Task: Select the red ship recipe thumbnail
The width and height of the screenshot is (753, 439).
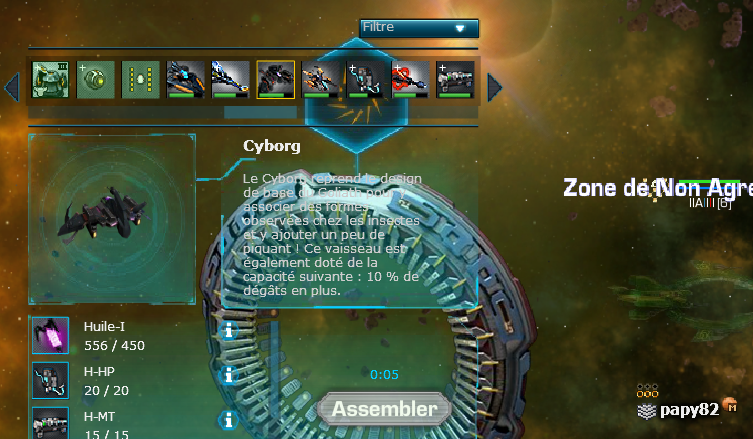Action: click(x=410, y=80)
